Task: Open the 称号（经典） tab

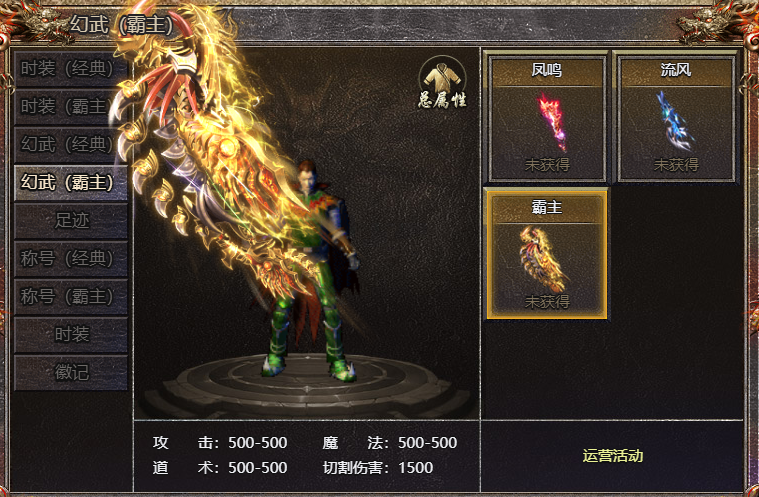Action: click(71, 258)
